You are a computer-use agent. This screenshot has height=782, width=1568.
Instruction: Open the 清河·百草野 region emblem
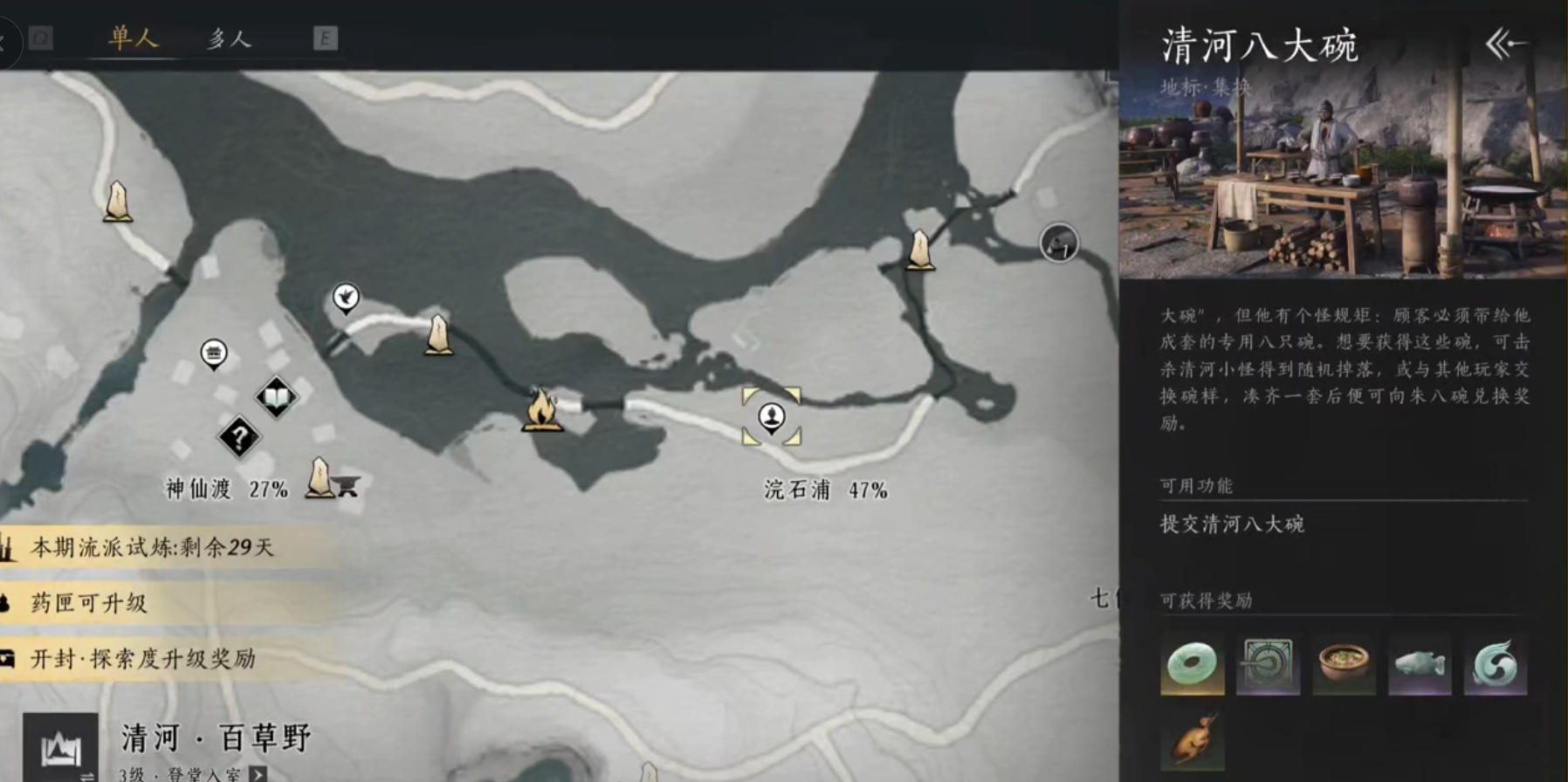(60, 748)
